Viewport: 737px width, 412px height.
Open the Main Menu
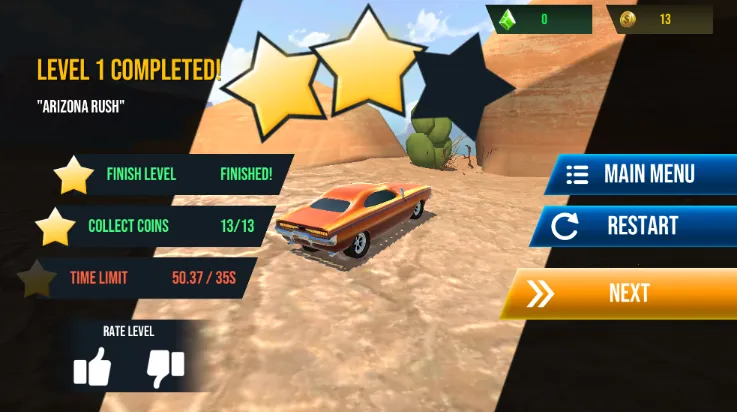(x=640, y=174)
